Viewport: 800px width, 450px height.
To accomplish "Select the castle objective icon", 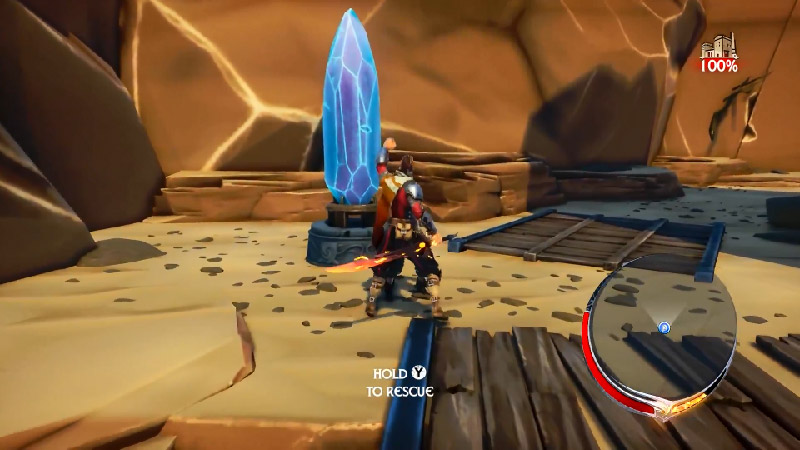I will [x=718, y=48].
